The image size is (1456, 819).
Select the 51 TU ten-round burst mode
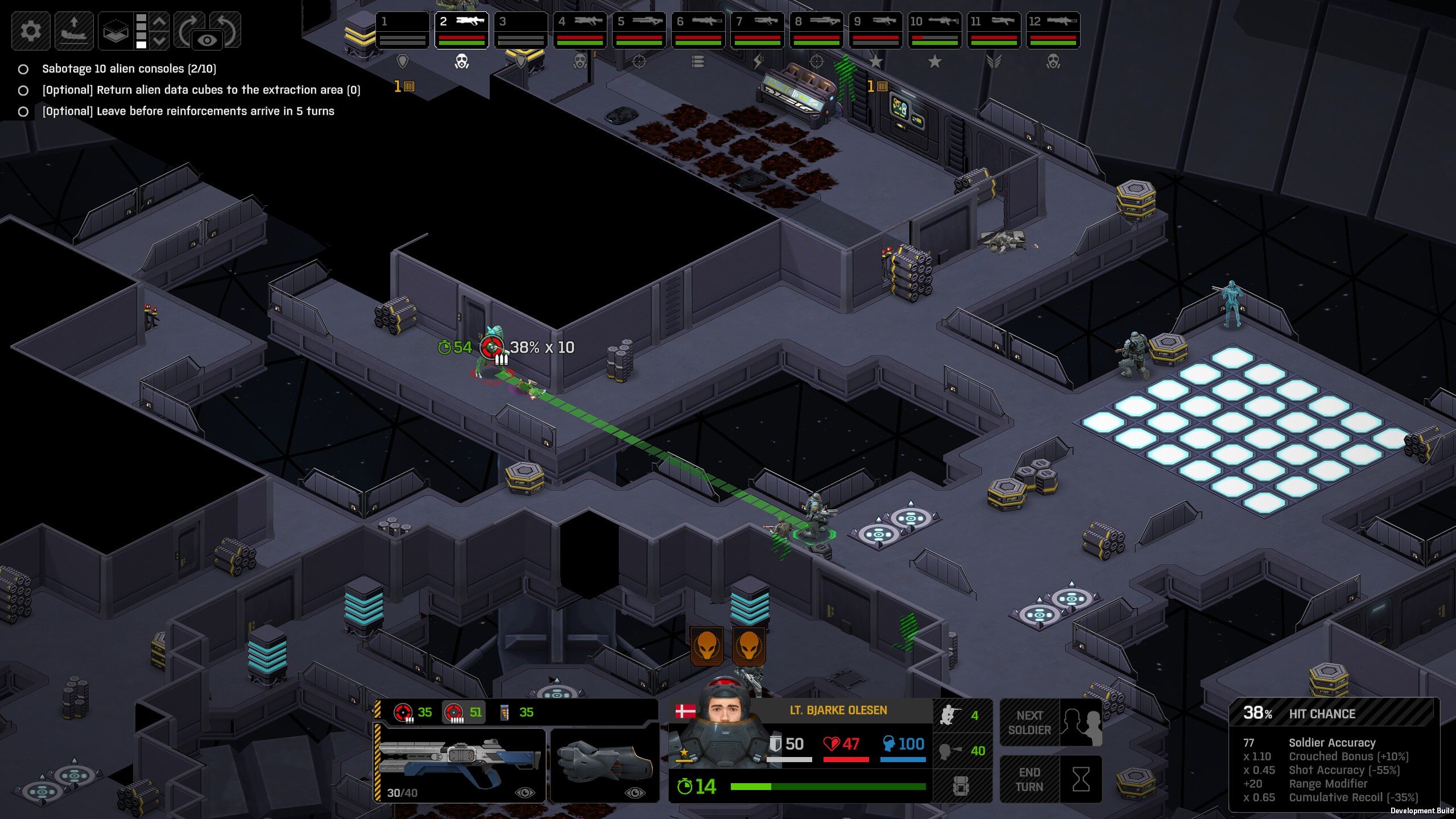[464, 712]
